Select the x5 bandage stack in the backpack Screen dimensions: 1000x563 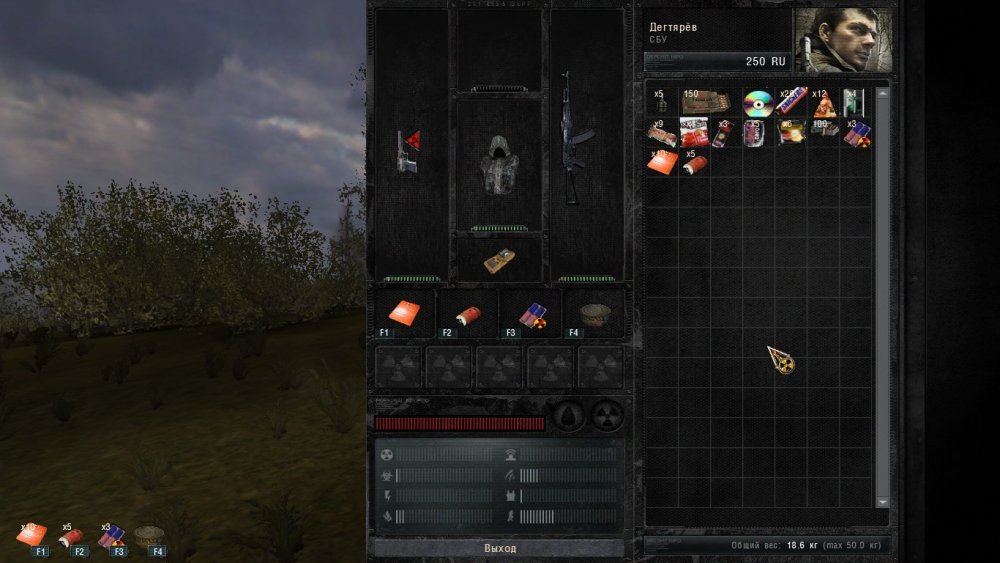point(693,163)
